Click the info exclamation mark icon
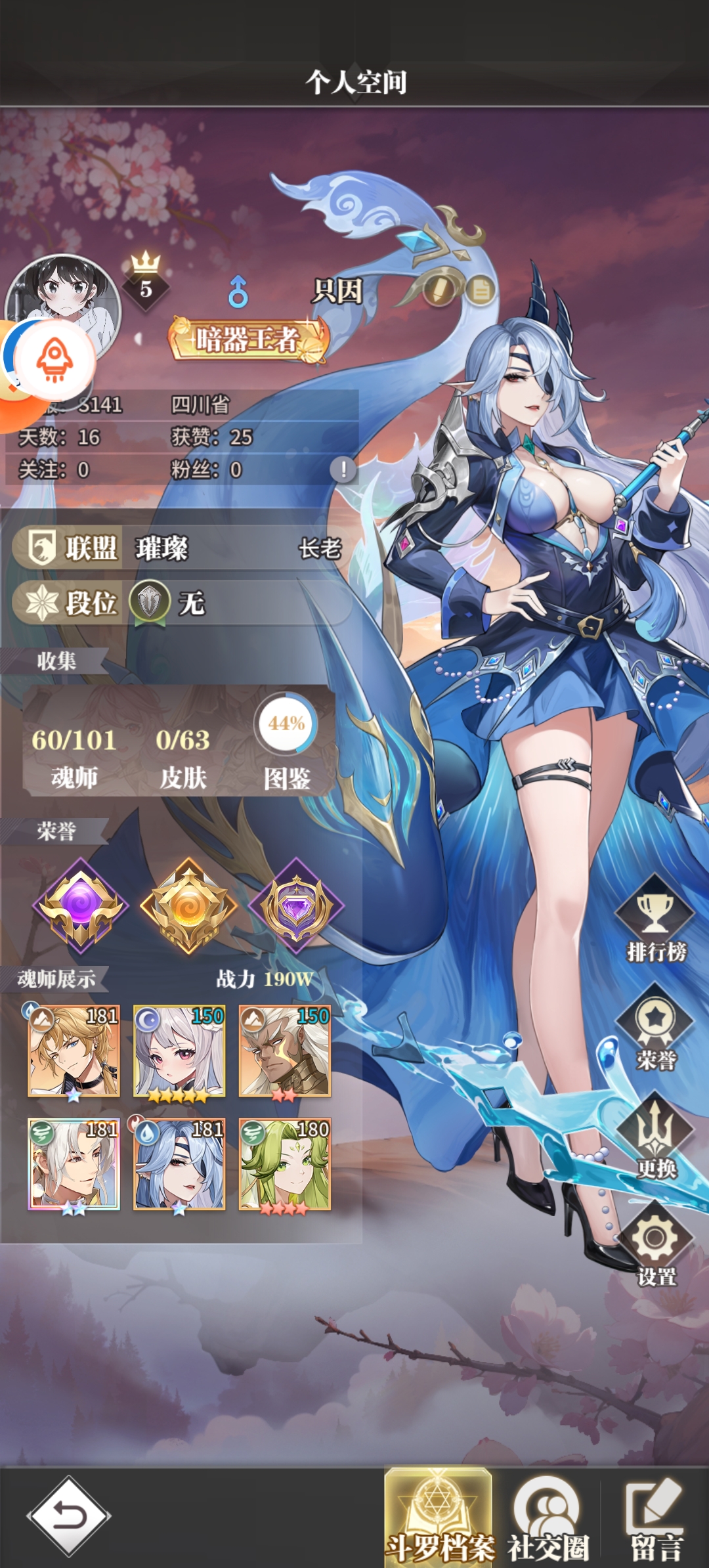This screenshot has height=1568, width=709. 343,469
